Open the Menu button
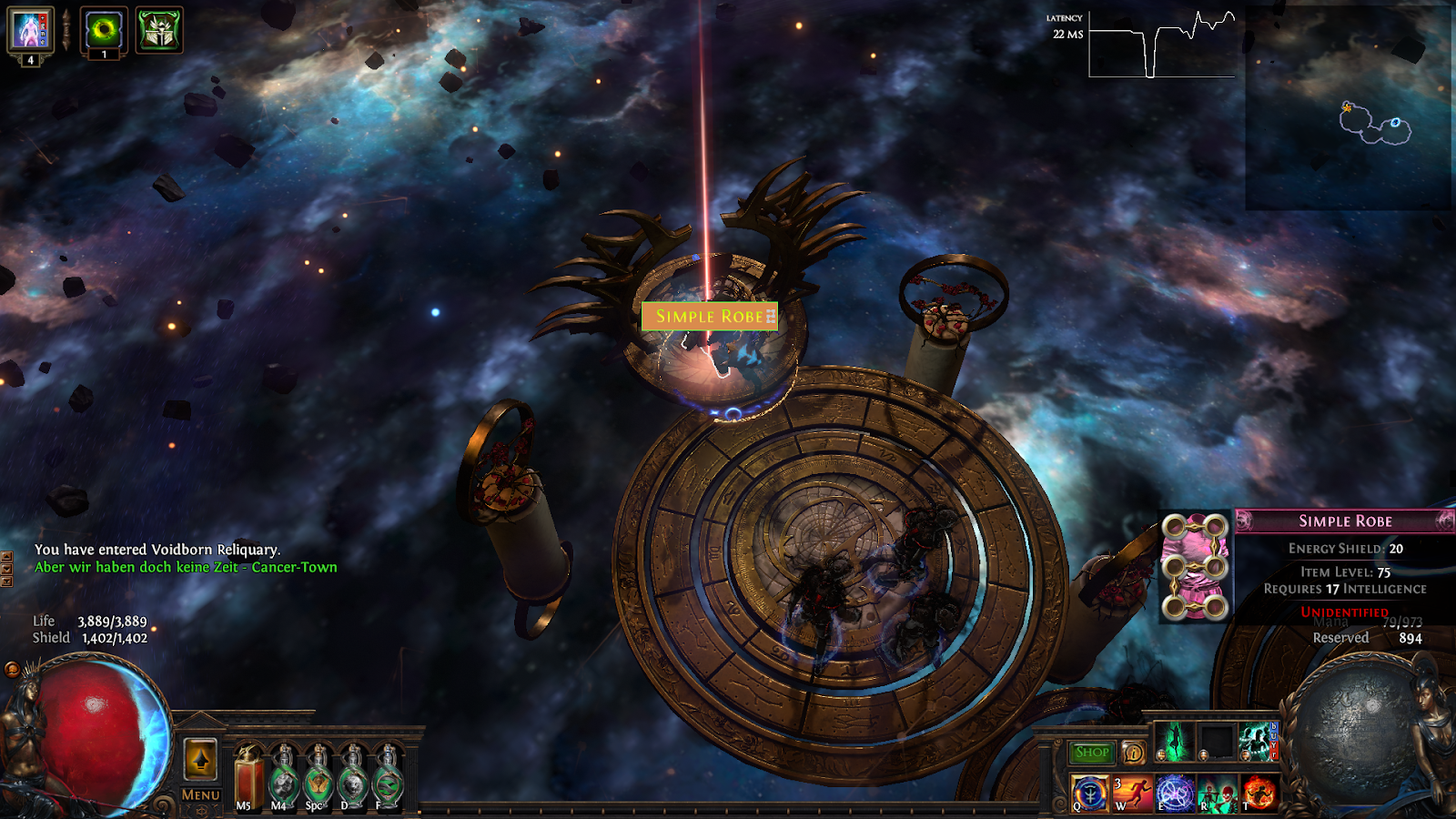The width and height of the screenshot is (1456, 819). (x=200, y=794)
